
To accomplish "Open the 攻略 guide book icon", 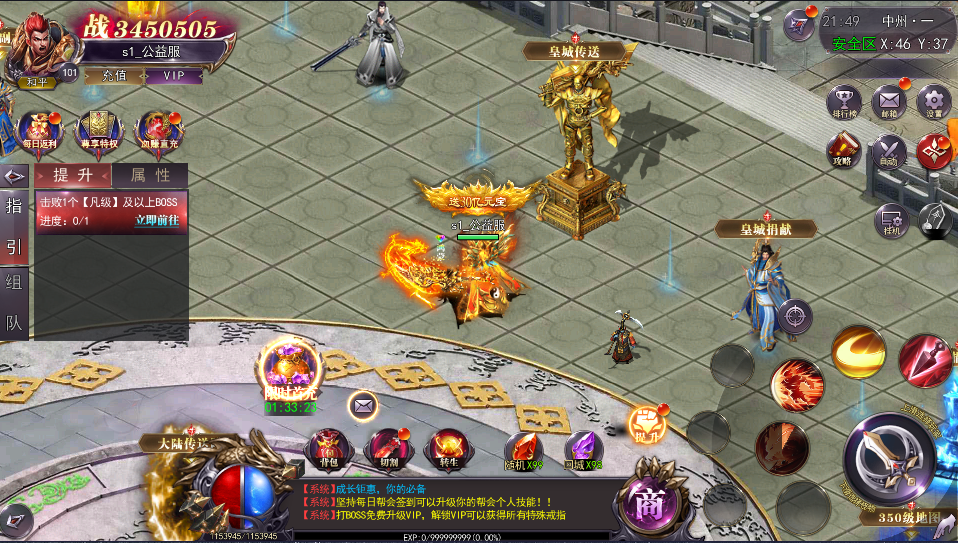I will pyautogui.click(x=843, y=152).
